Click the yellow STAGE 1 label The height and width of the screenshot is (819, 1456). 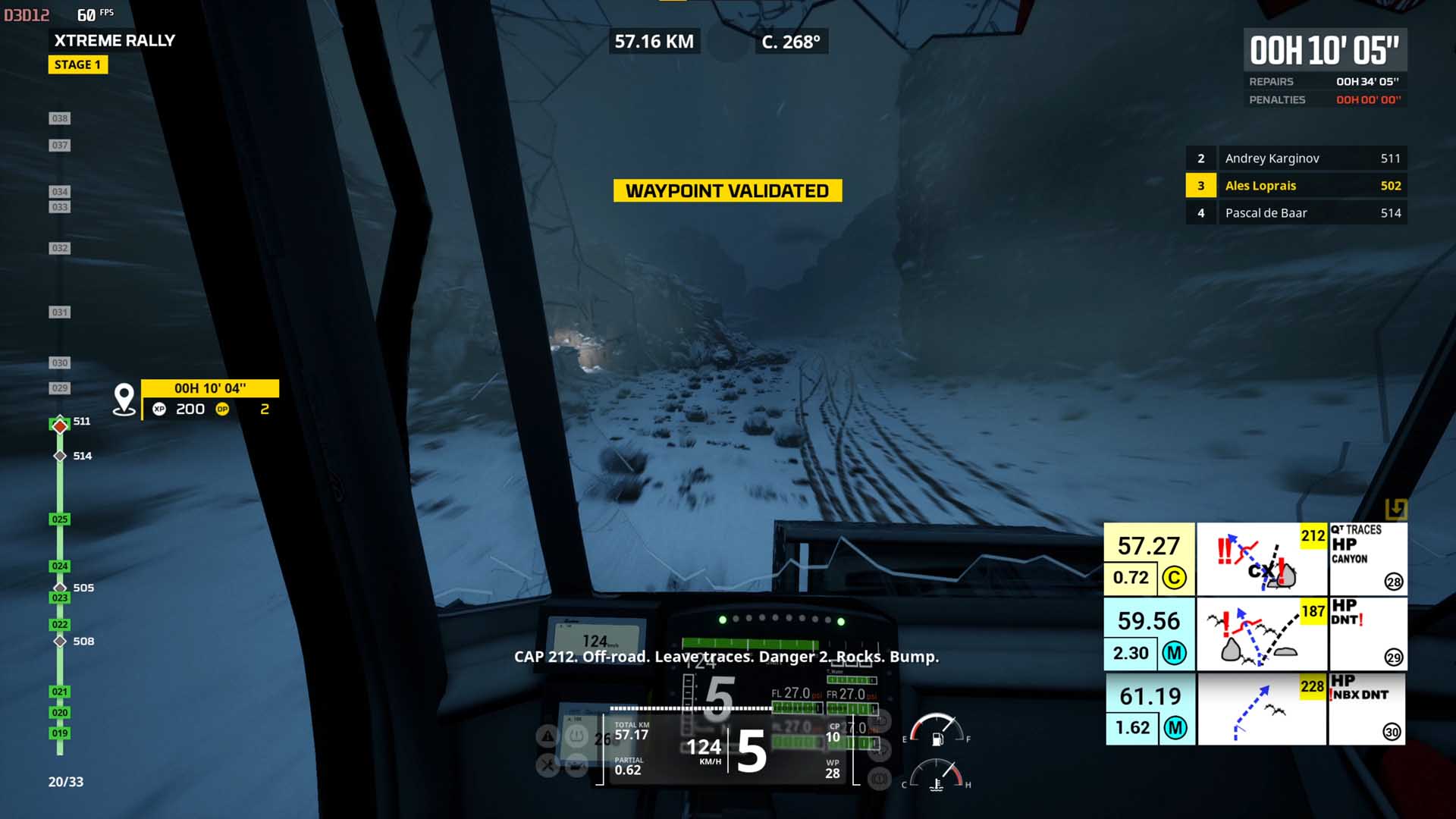[77, 64]
